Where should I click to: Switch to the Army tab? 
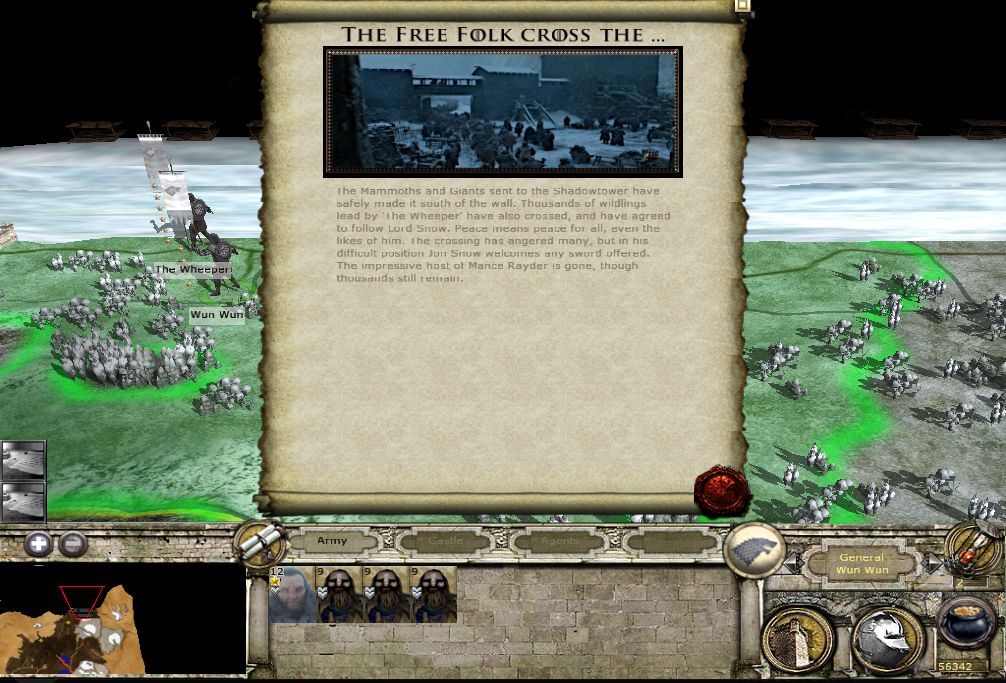coord(332,542)
